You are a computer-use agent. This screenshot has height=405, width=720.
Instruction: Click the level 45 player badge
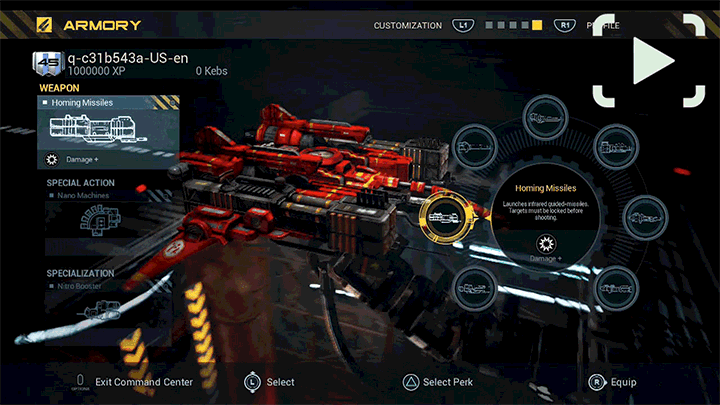pos(47,64)
